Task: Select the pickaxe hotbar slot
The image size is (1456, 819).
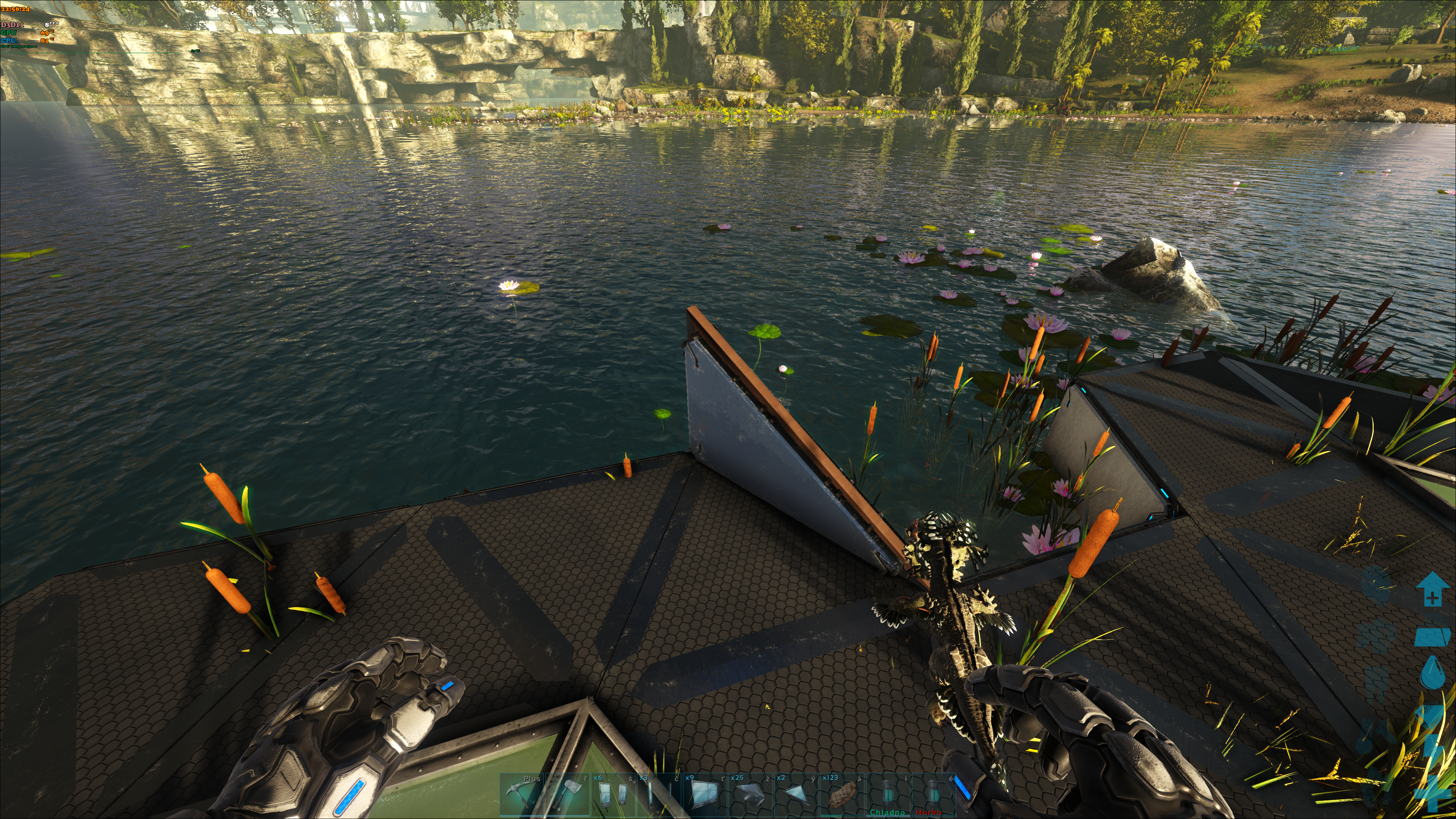Action: [x=521, y=795]
